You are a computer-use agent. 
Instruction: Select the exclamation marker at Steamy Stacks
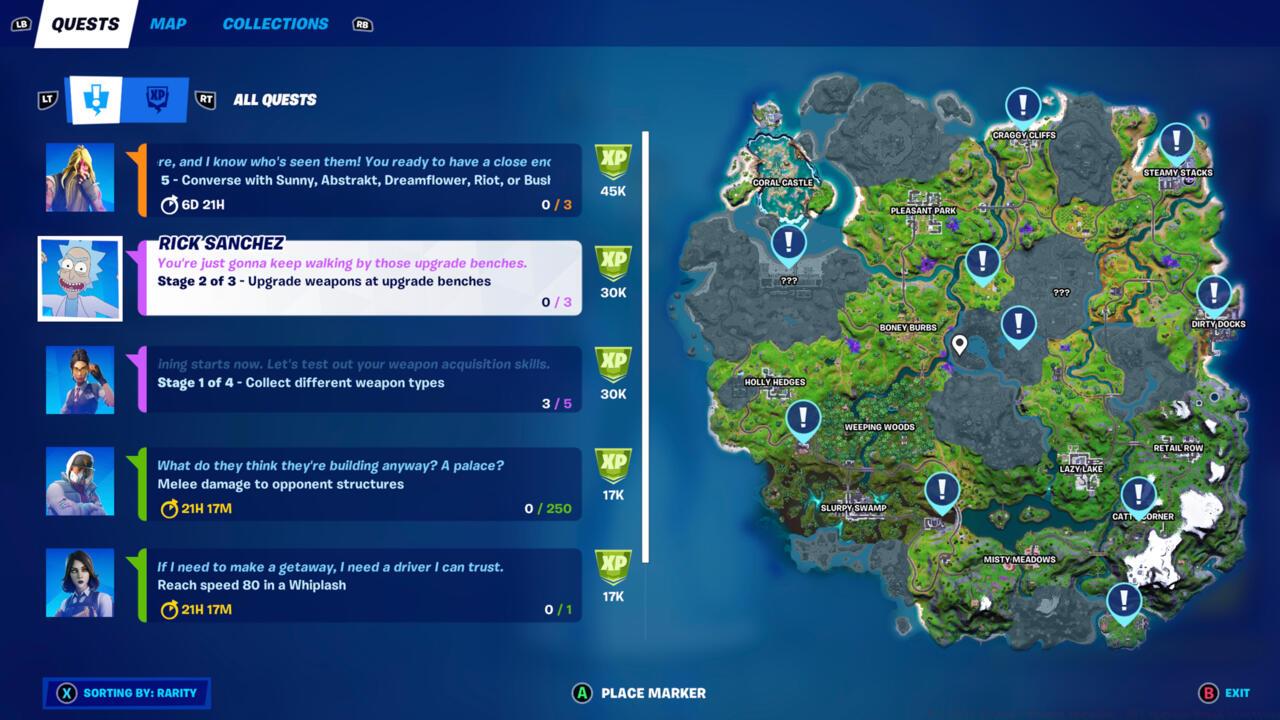coord(1176,140)
